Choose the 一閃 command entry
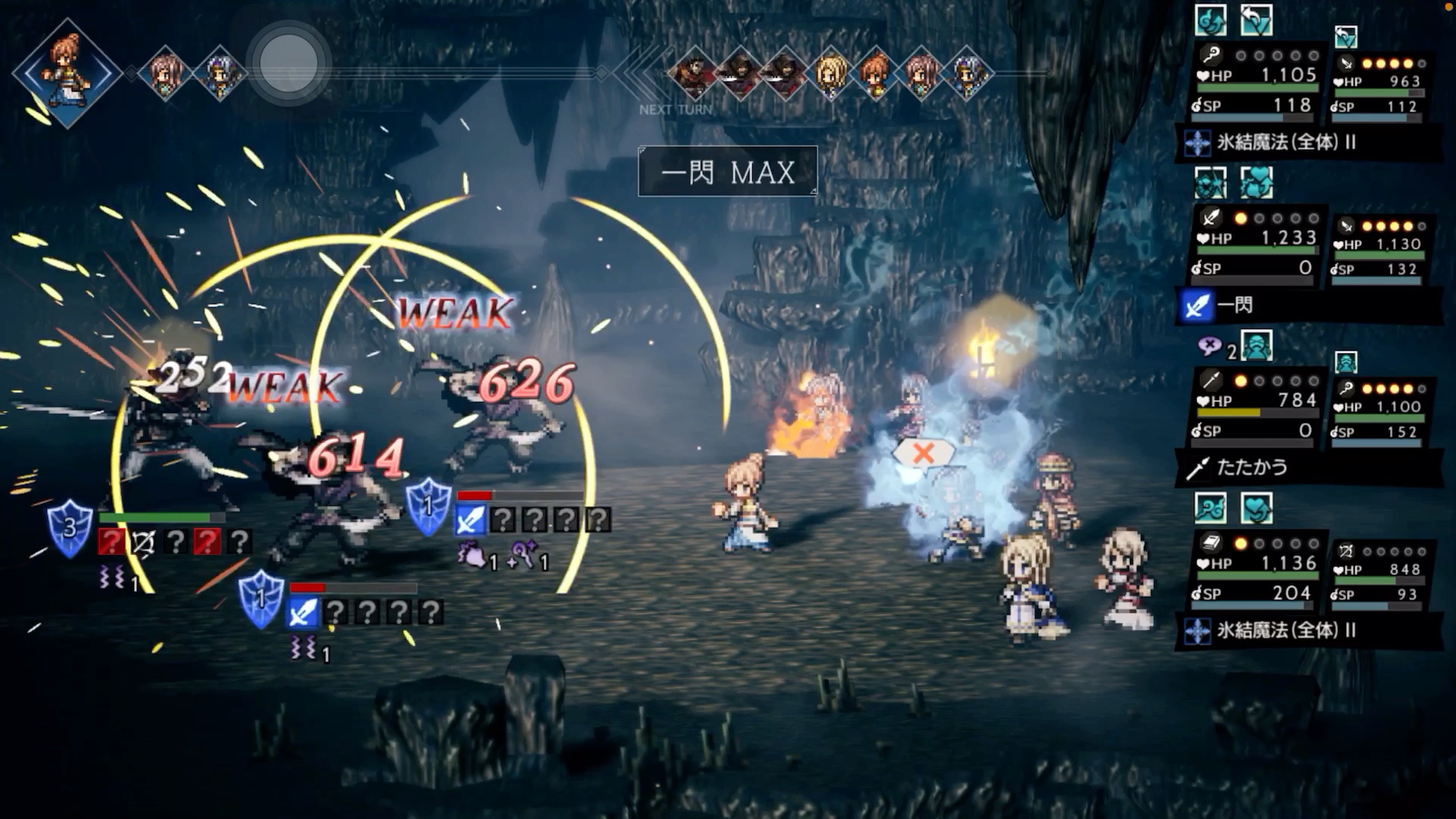This screenshot has width=1456, height=819. (1235, 306)
